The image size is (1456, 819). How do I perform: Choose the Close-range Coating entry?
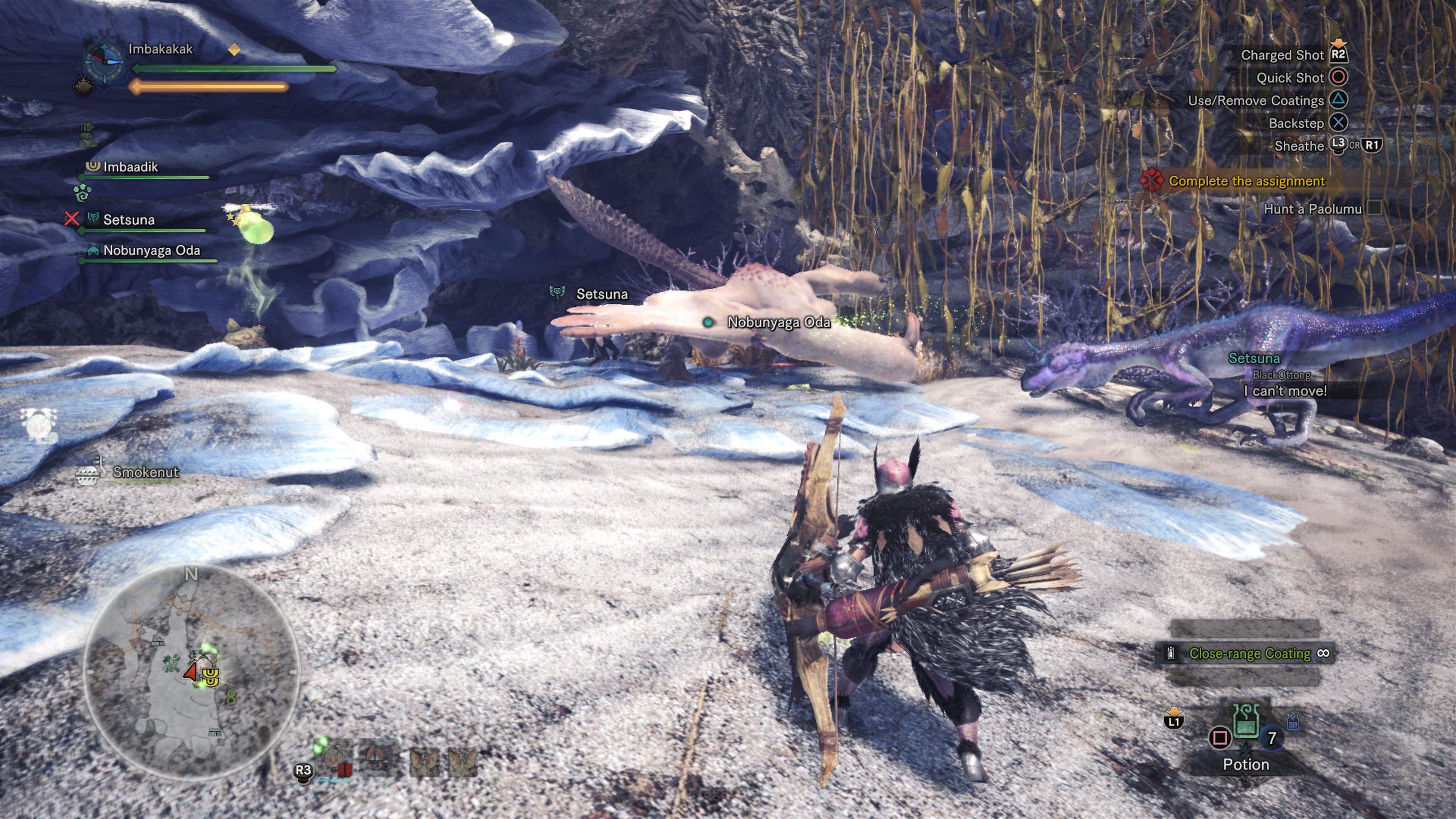click(1249, 654)
